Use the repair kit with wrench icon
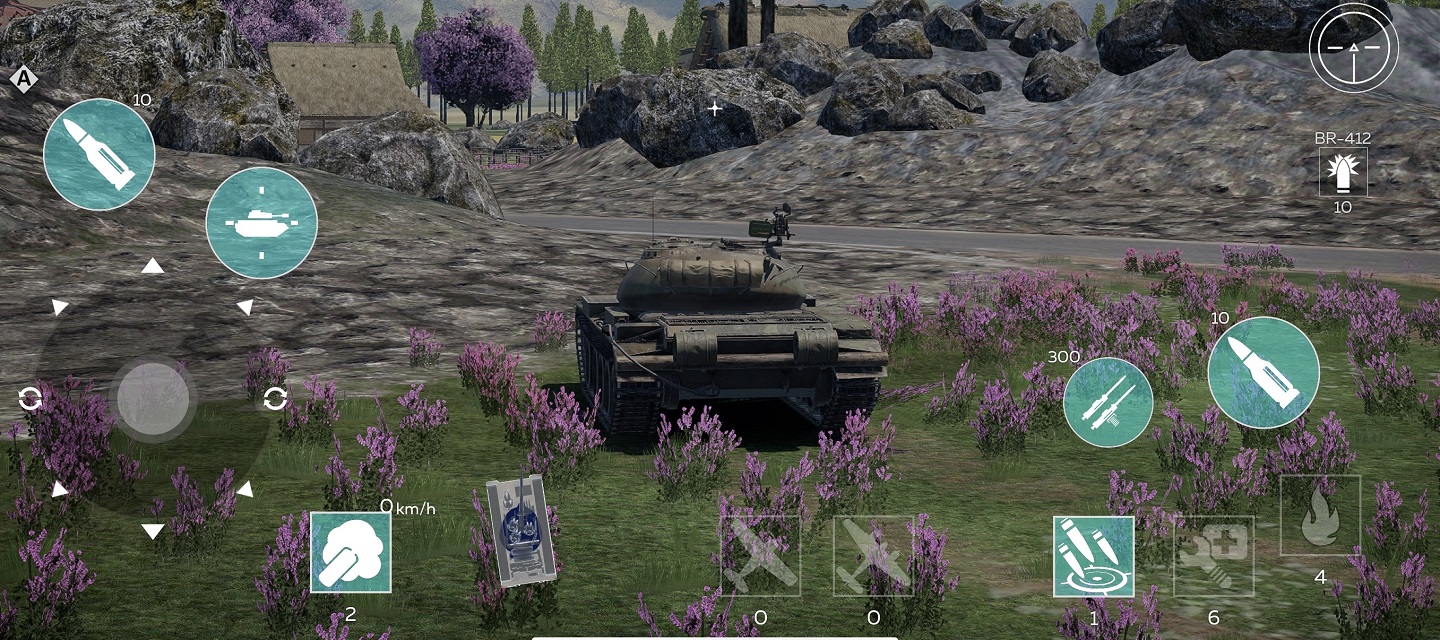Image resolution: width=1440 pixels, height=640 pixels. coord(1213,556)
